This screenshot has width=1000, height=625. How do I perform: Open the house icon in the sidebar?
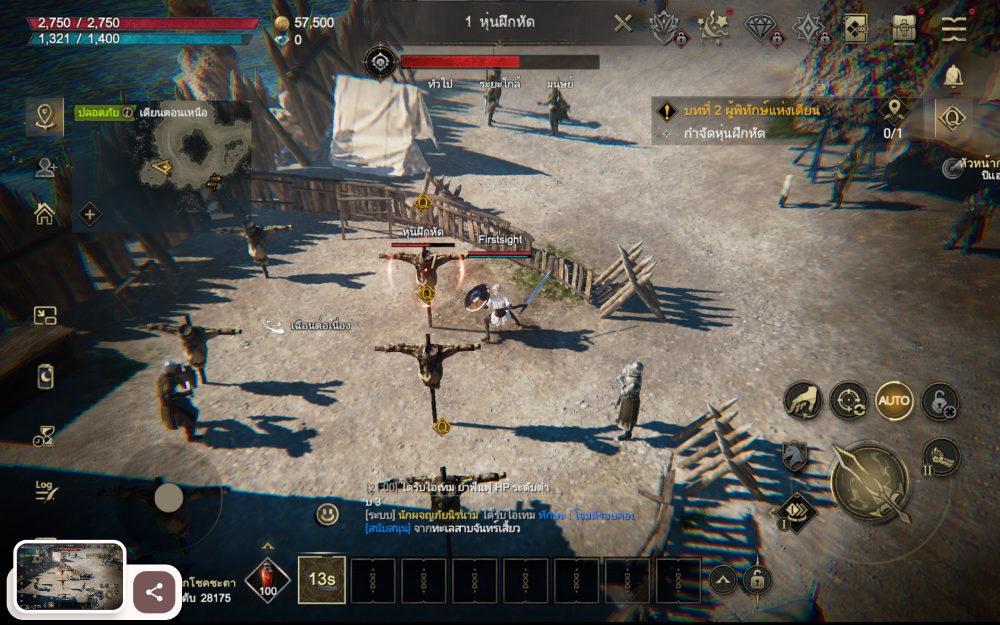(44, 213)
